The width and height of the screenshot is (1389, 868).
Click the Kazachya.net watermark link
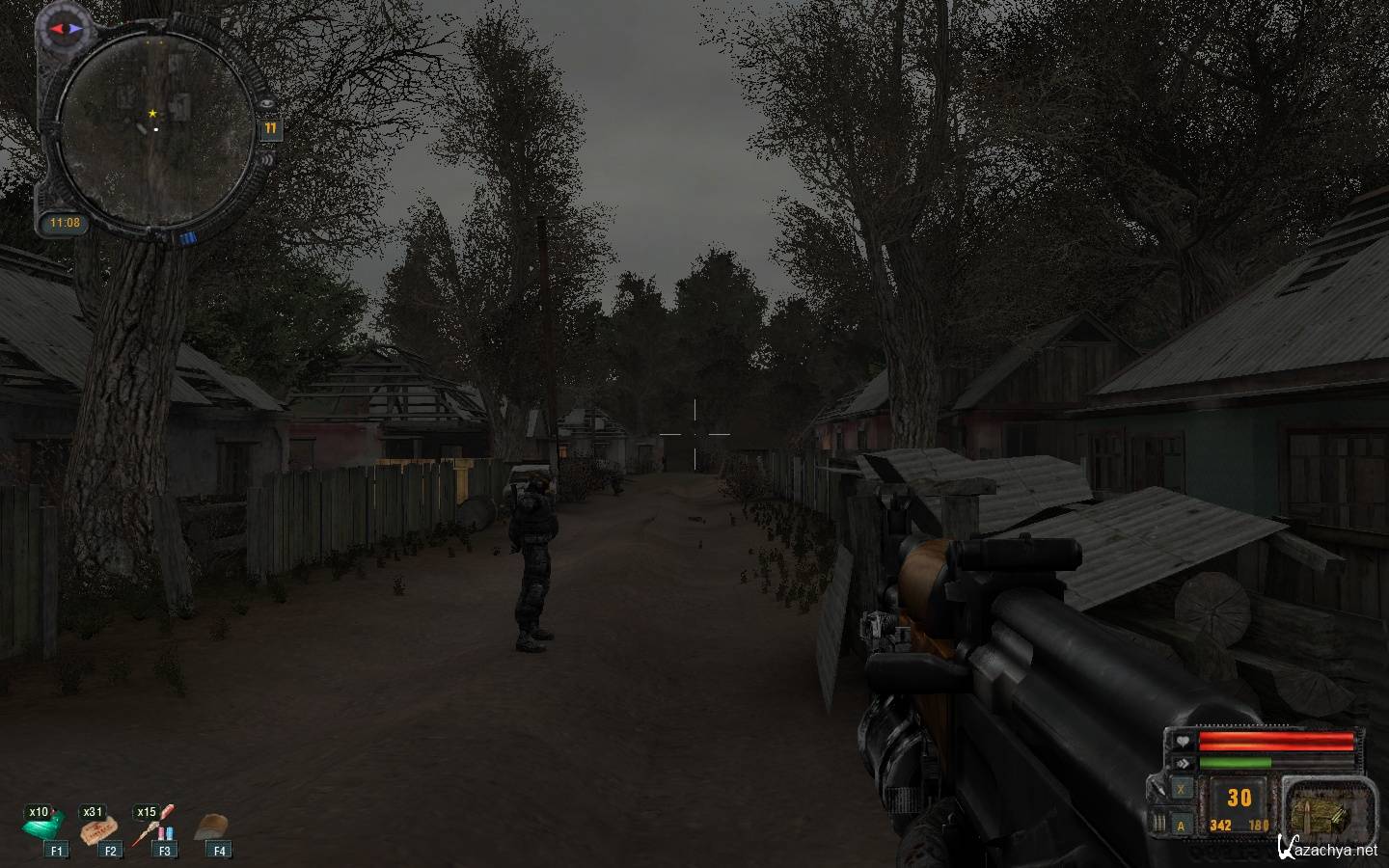tap(1330, 850)
